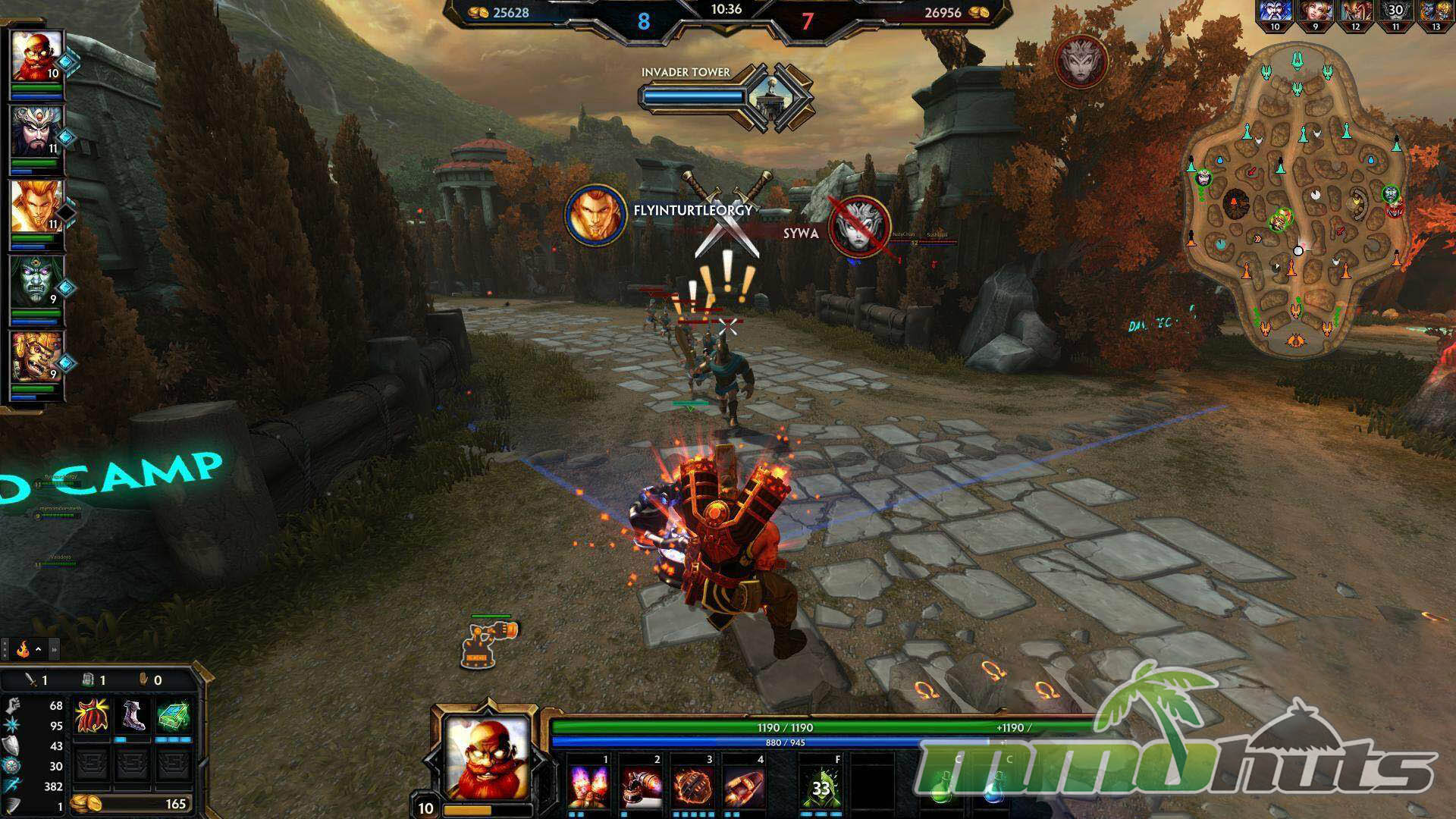The image size is (1456, 819).
Task: Use the blue mana potion
Action: [x=993, y=789]
